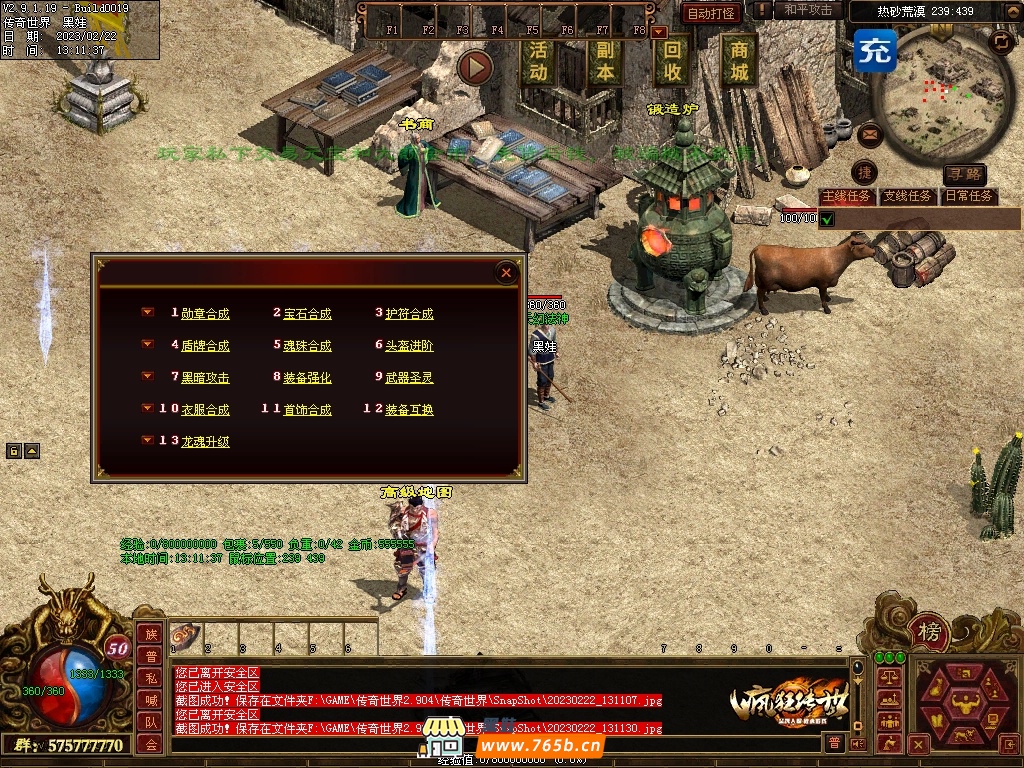
Task: Open 护符合成 amulet synthesis
Action: pyautogui.click(x=409, y=313)
